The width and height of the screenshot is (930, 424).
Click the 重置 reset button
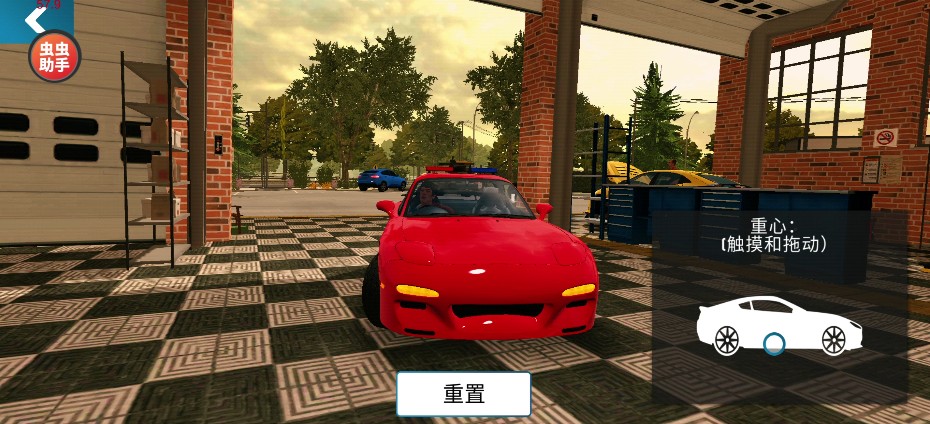tap(463, 394)
